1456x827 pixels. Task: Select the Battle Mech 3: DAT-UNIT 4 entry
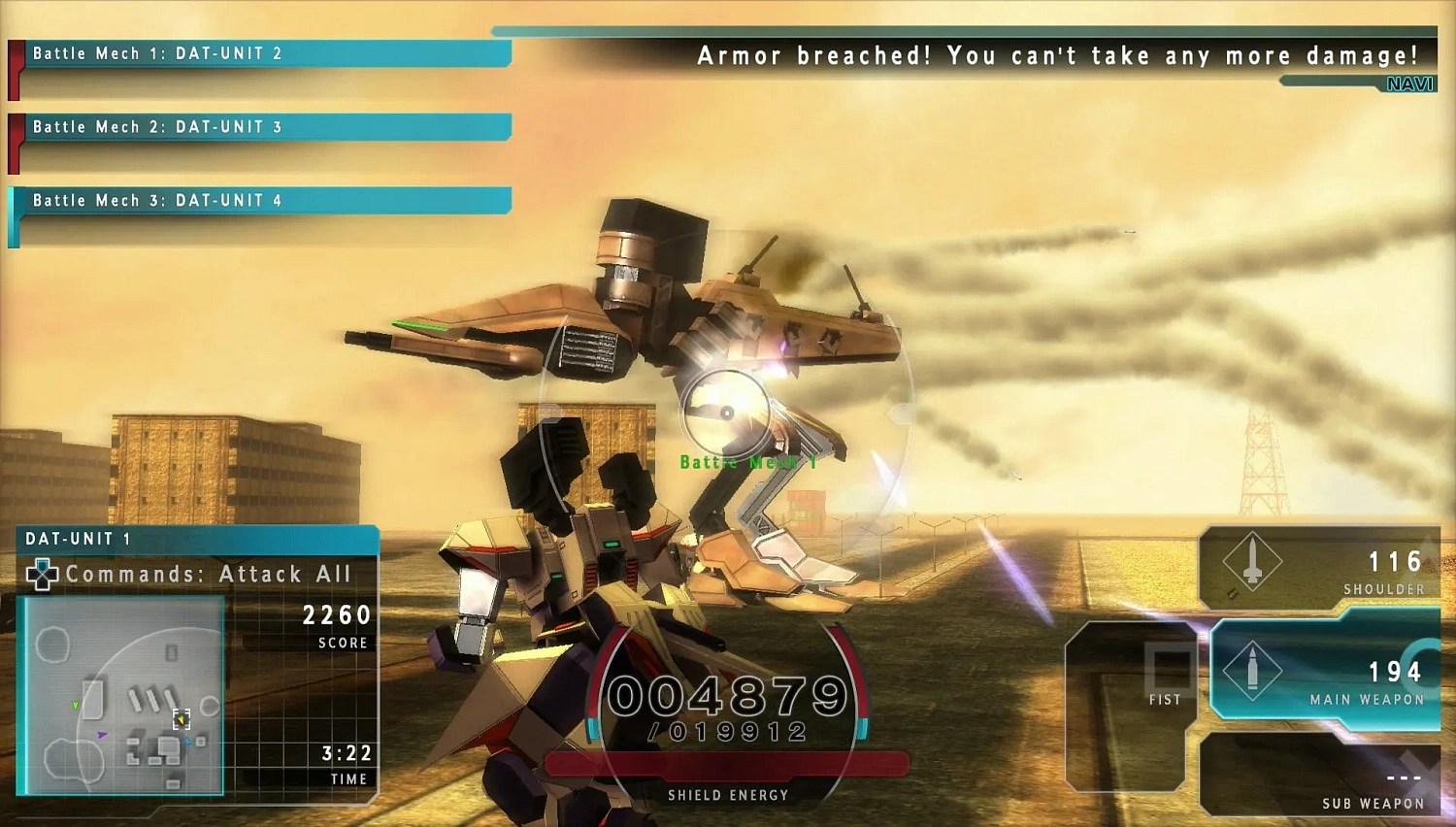point(262,201)
